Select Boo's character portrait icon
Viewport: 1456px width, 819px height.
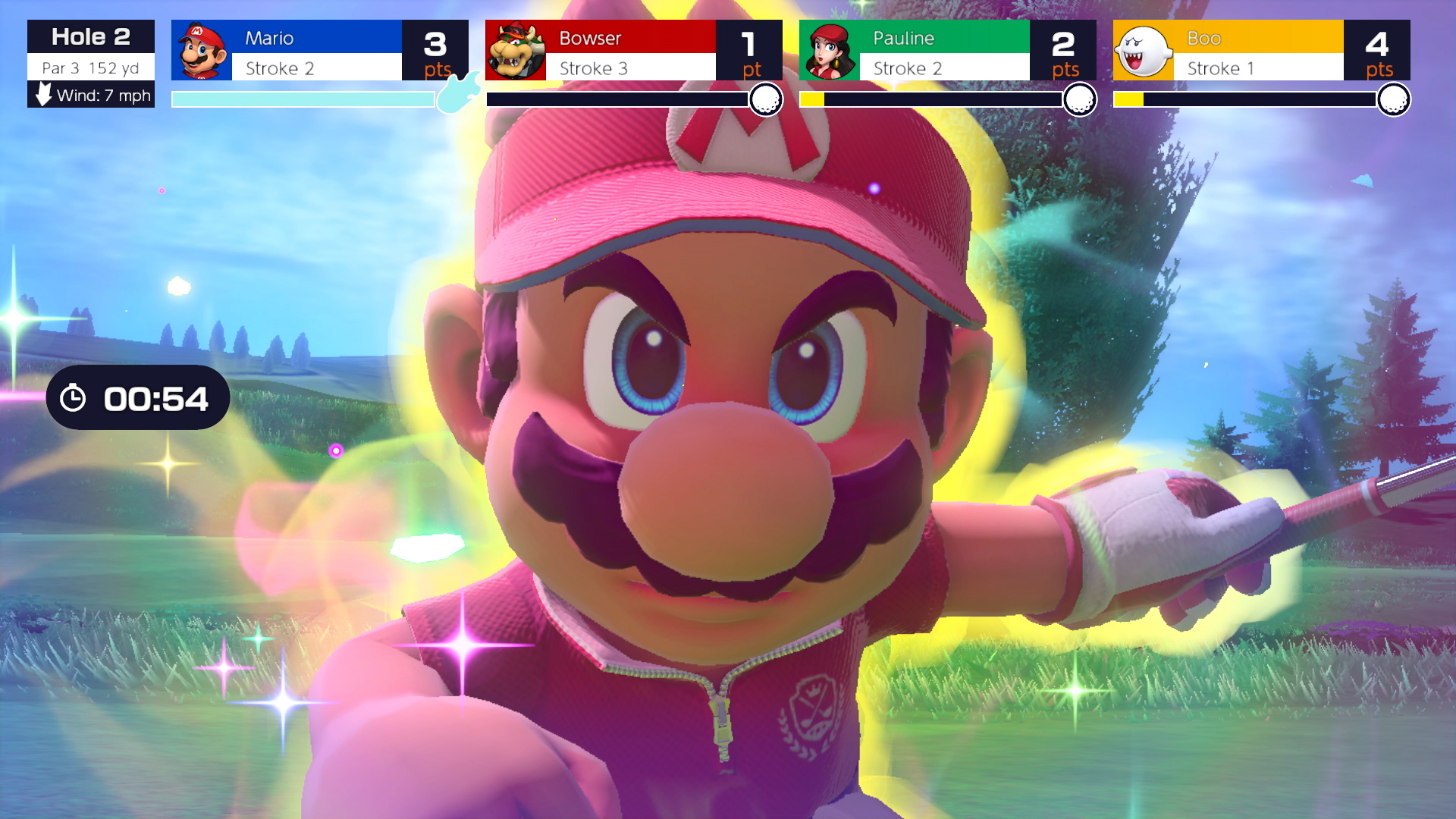point(1145,49)
